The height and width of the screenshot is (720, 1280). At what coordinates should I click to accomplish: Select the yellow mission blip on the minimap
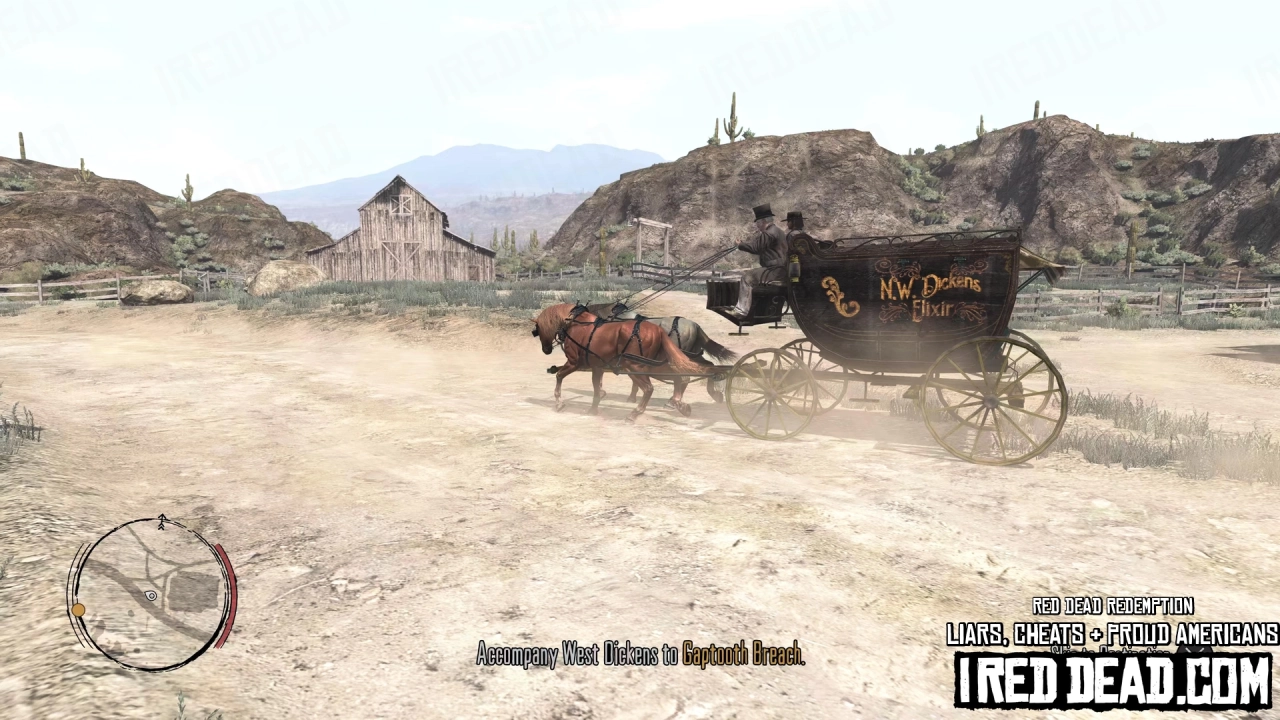tap(79, 610)
